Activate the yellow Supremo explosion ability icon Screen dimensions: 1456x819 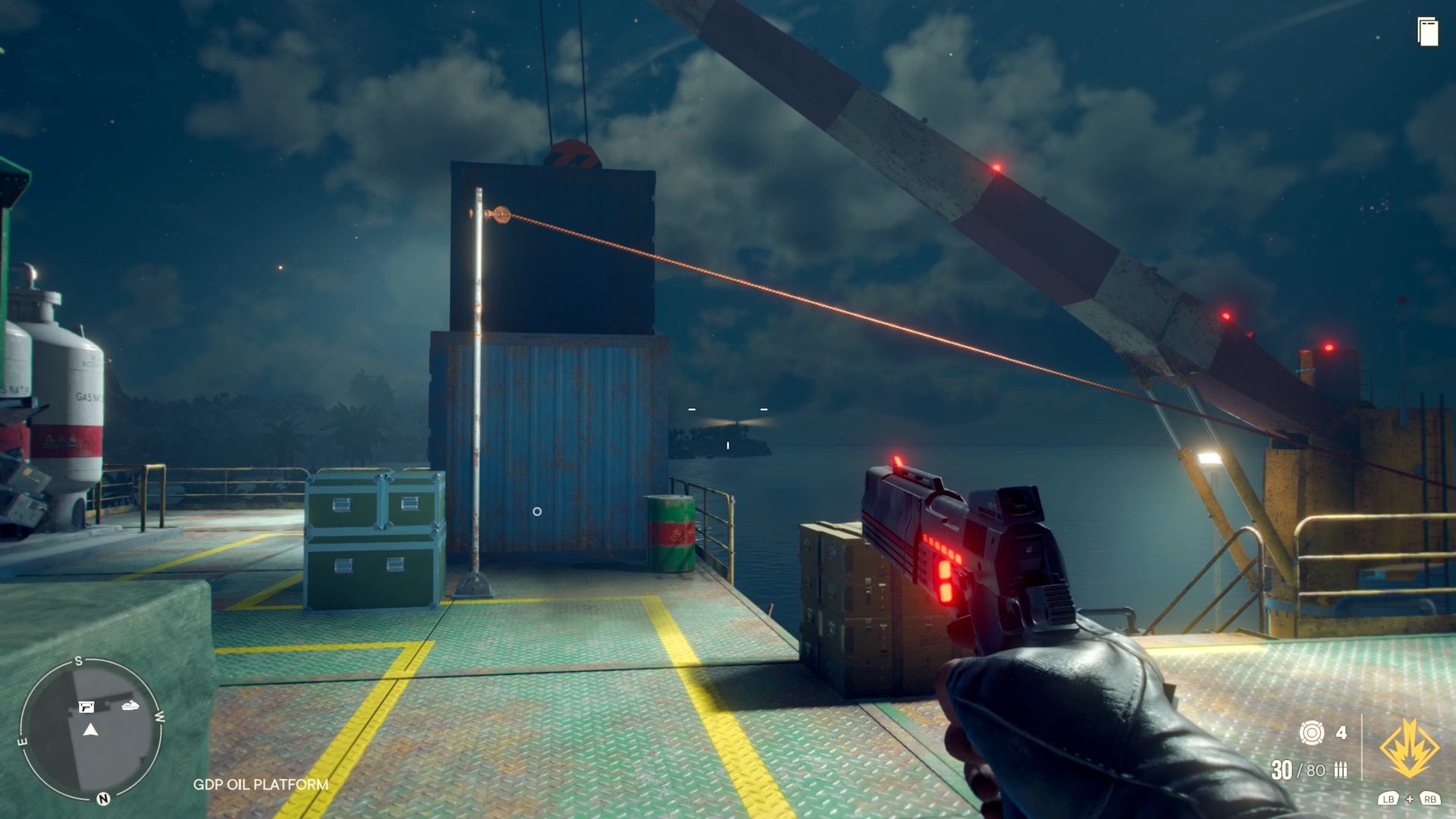click(x=1409, y=748)
